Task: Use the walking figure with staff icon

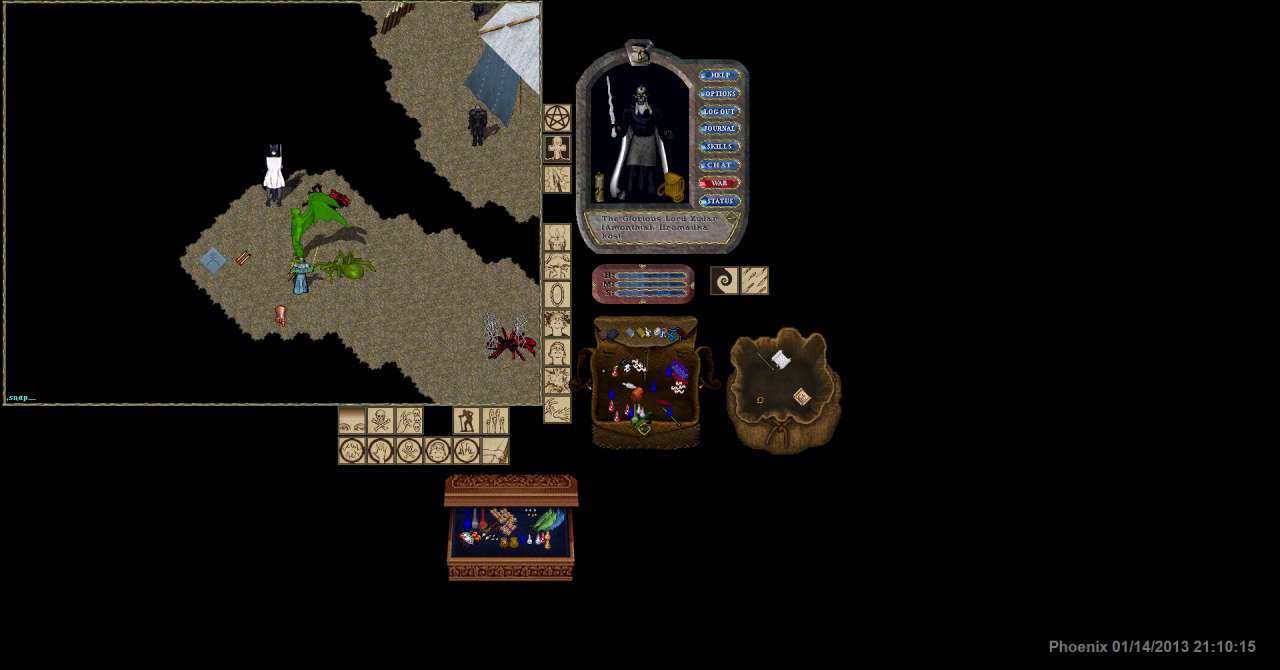Action: click(466, 421)
